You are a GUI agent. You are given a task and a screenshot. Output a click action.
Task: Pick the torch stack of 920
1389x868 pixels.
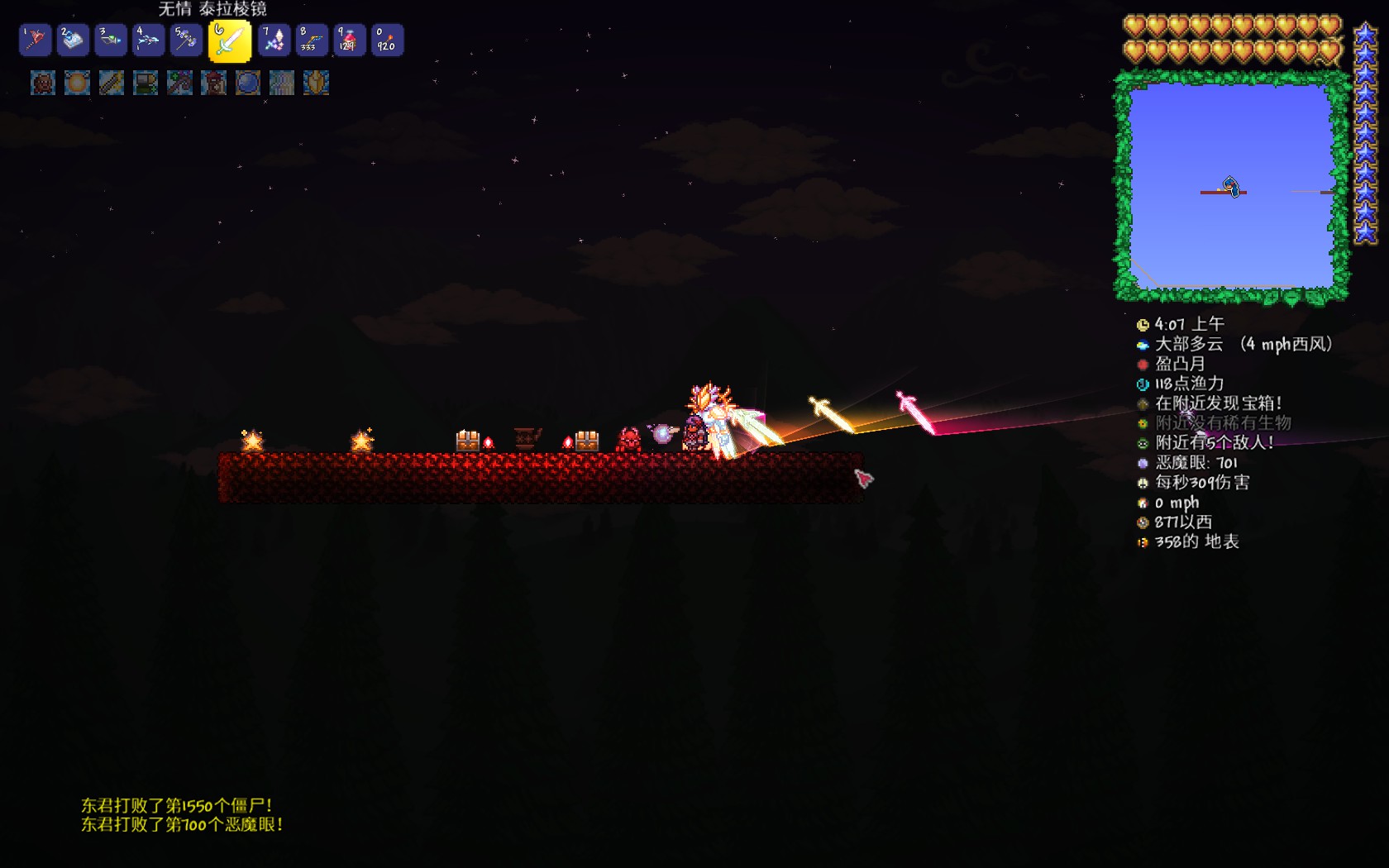(x=387, y=40)
